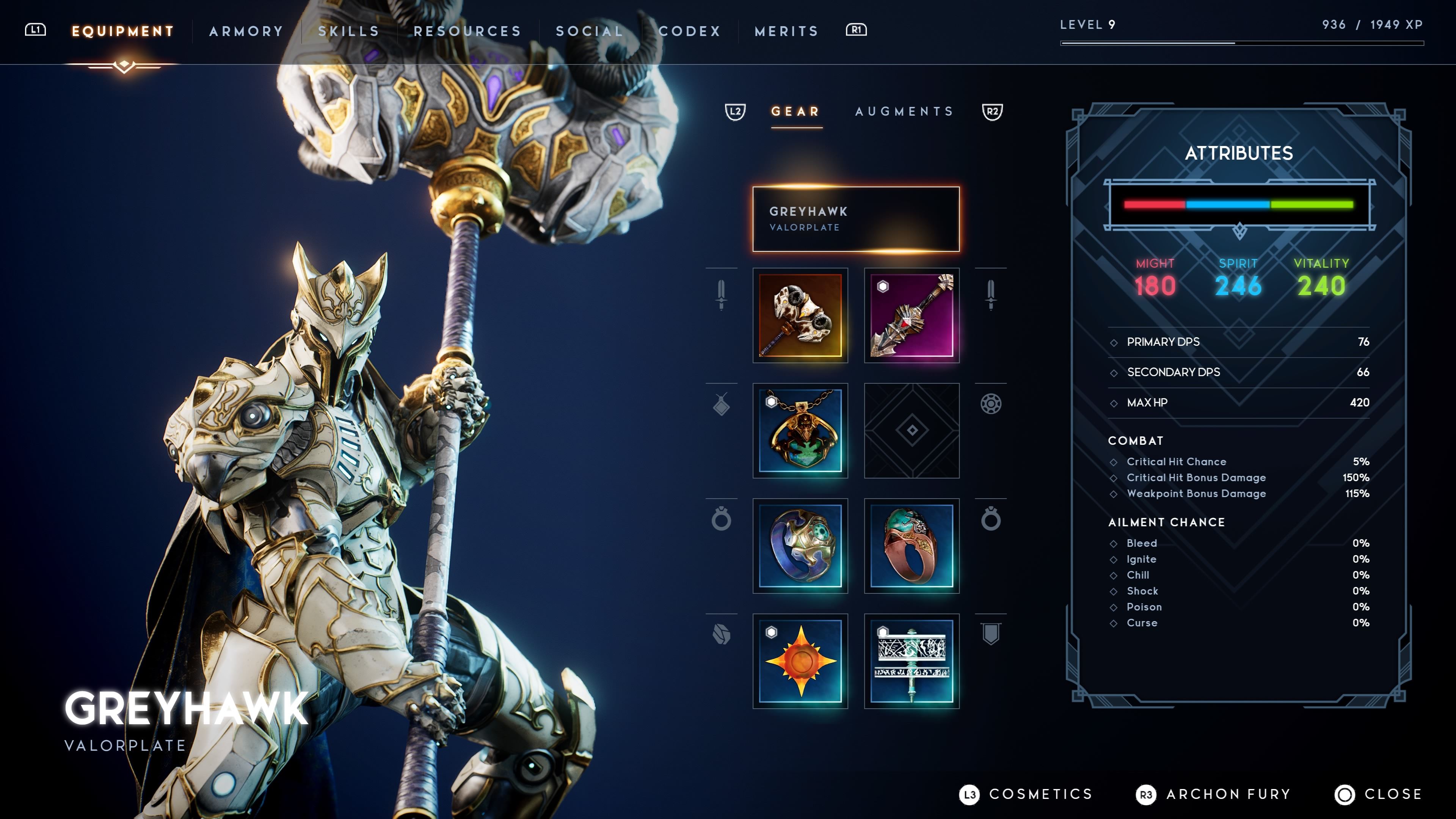The image size is (1456, 819).
Task: Go to the Resources tab
Action: [x=468, y=31]
